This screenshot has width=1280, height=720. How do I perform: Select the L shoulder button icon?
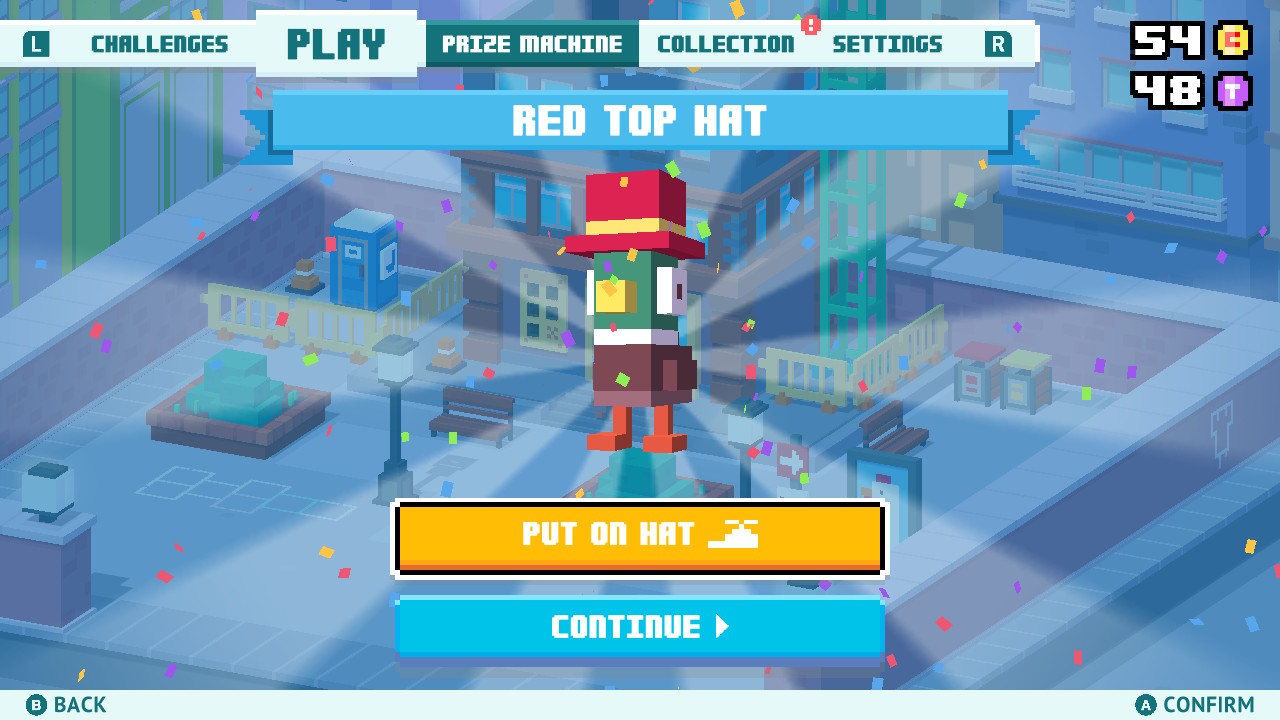pyautogui.click(x=37, y=44)
